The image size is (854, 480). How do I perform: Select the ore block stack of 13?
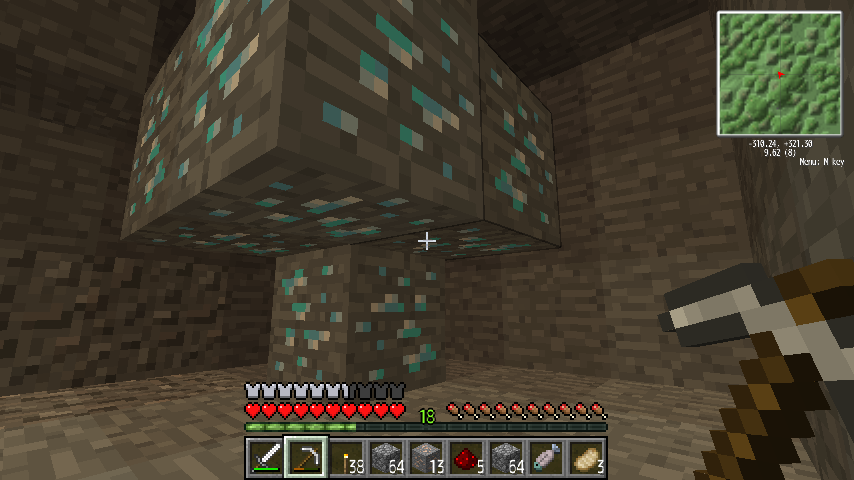427,457
